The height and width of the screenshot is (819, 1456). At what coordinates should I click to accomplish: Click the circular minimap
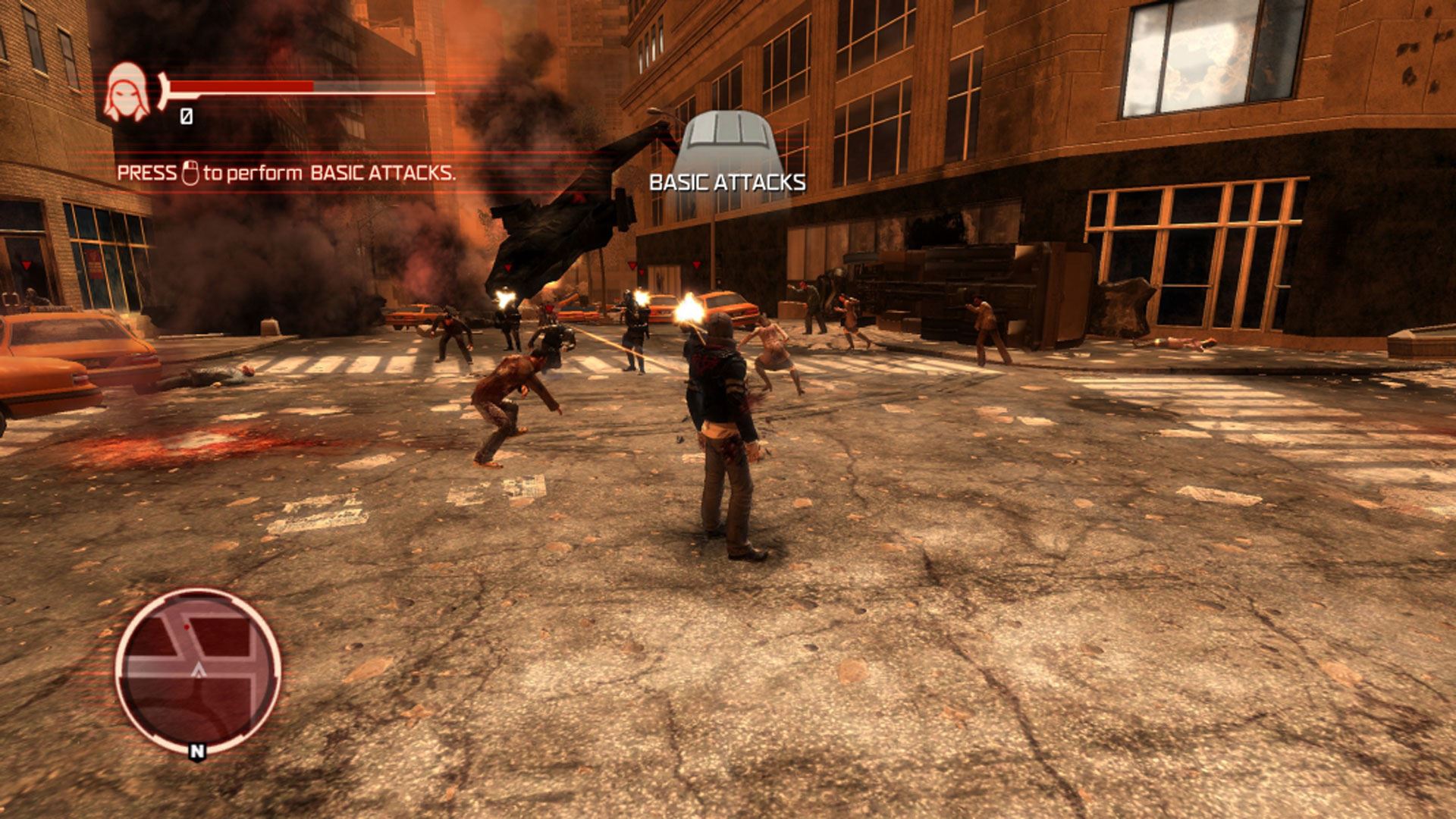(198, 669)
